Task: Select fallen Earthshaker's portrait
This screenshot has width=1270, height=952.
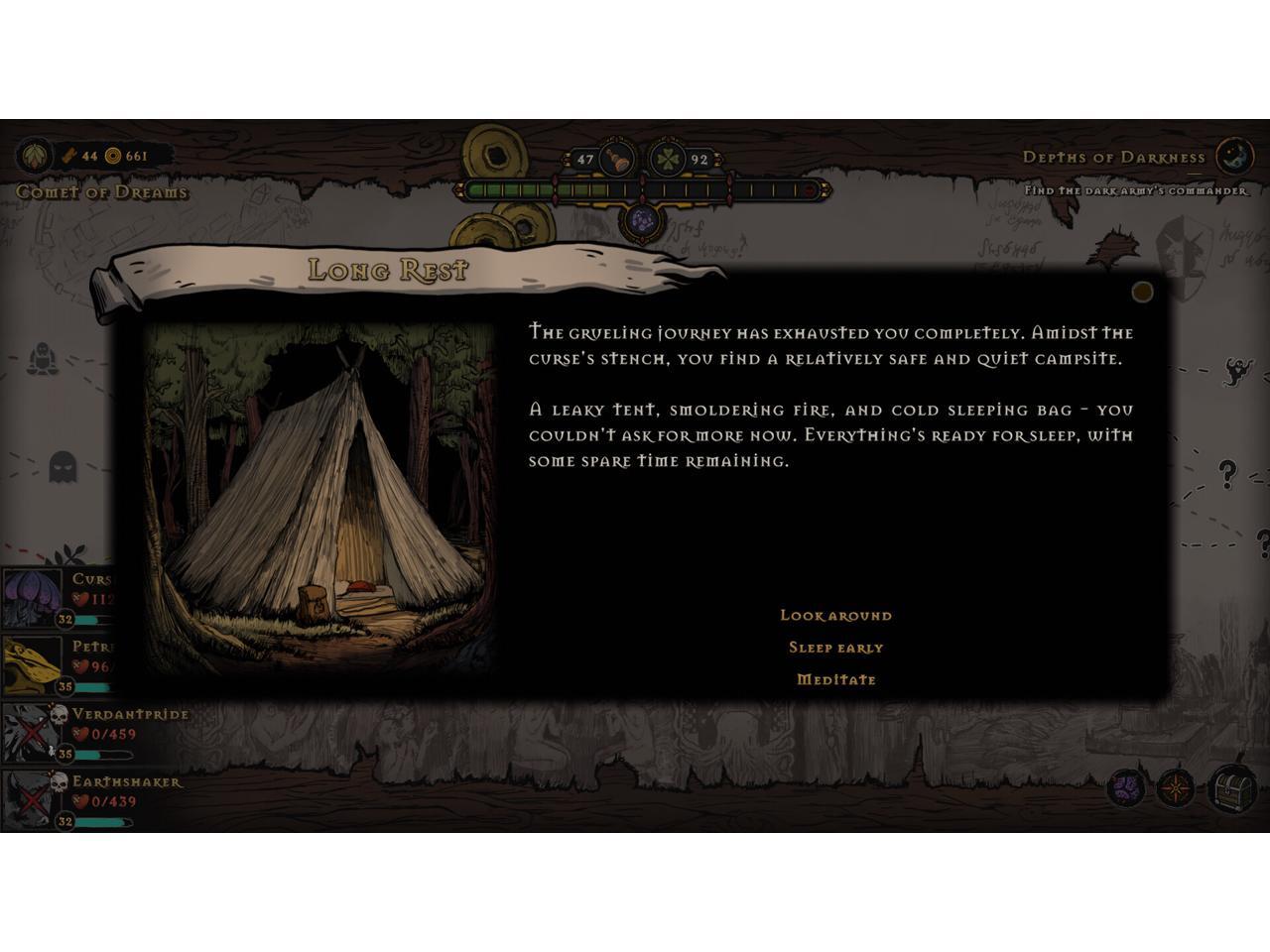Action: pos(30,799)
